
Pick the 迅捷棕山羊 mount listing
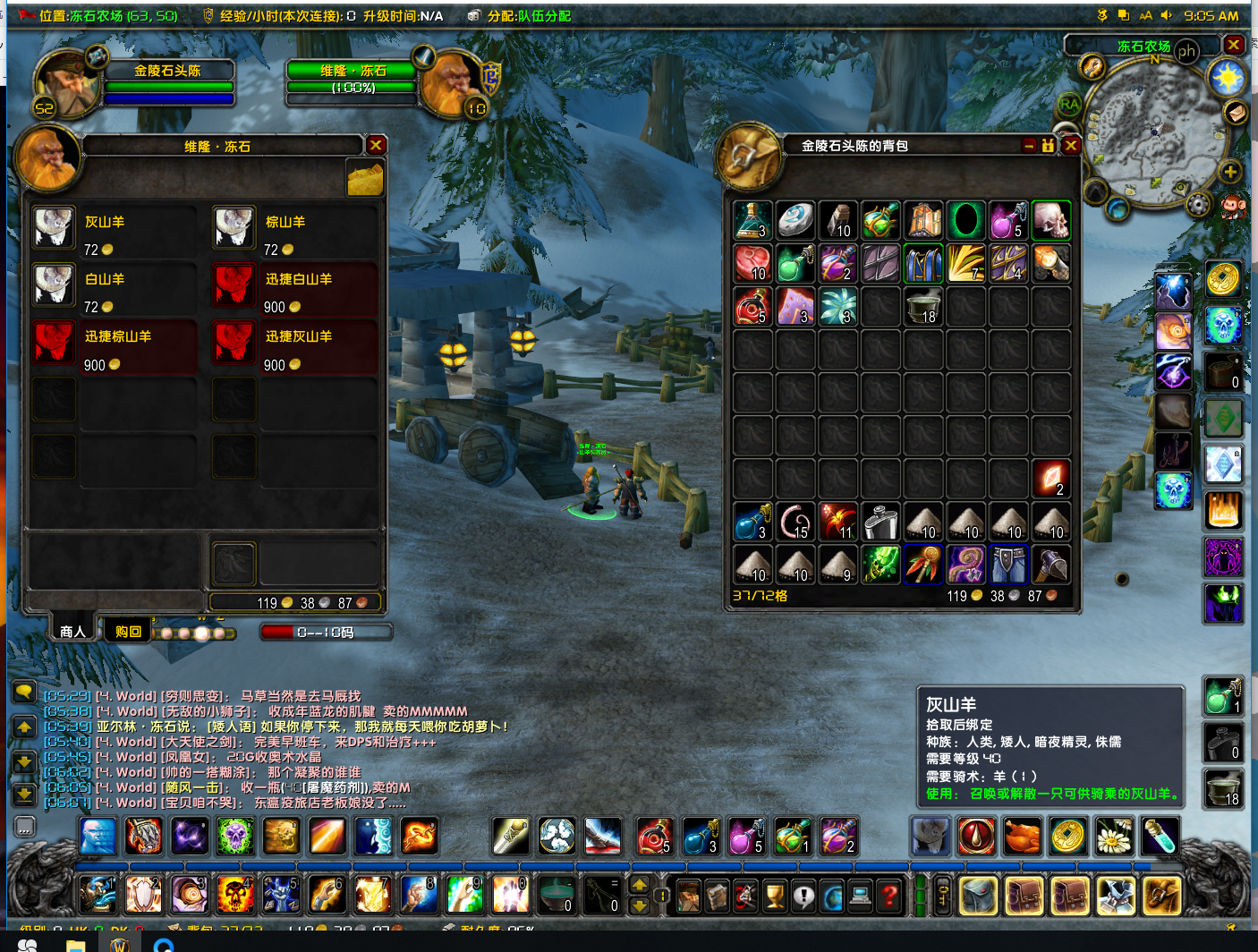tap(54, 343)
